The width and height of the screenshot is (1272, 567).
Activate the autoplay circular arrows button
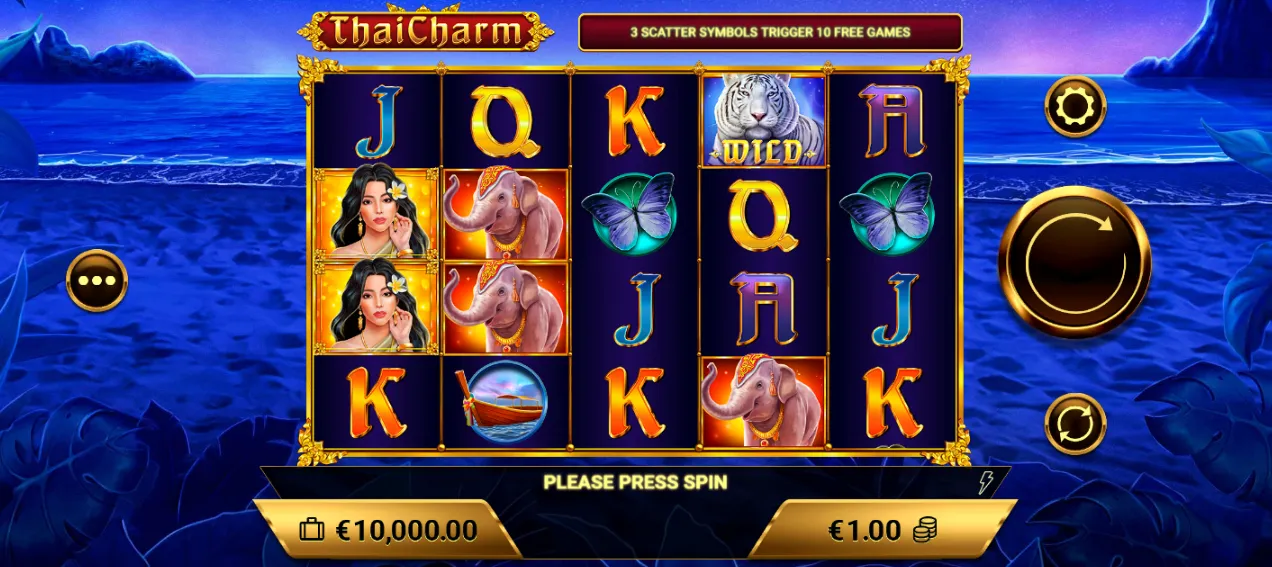(1075, 424)
